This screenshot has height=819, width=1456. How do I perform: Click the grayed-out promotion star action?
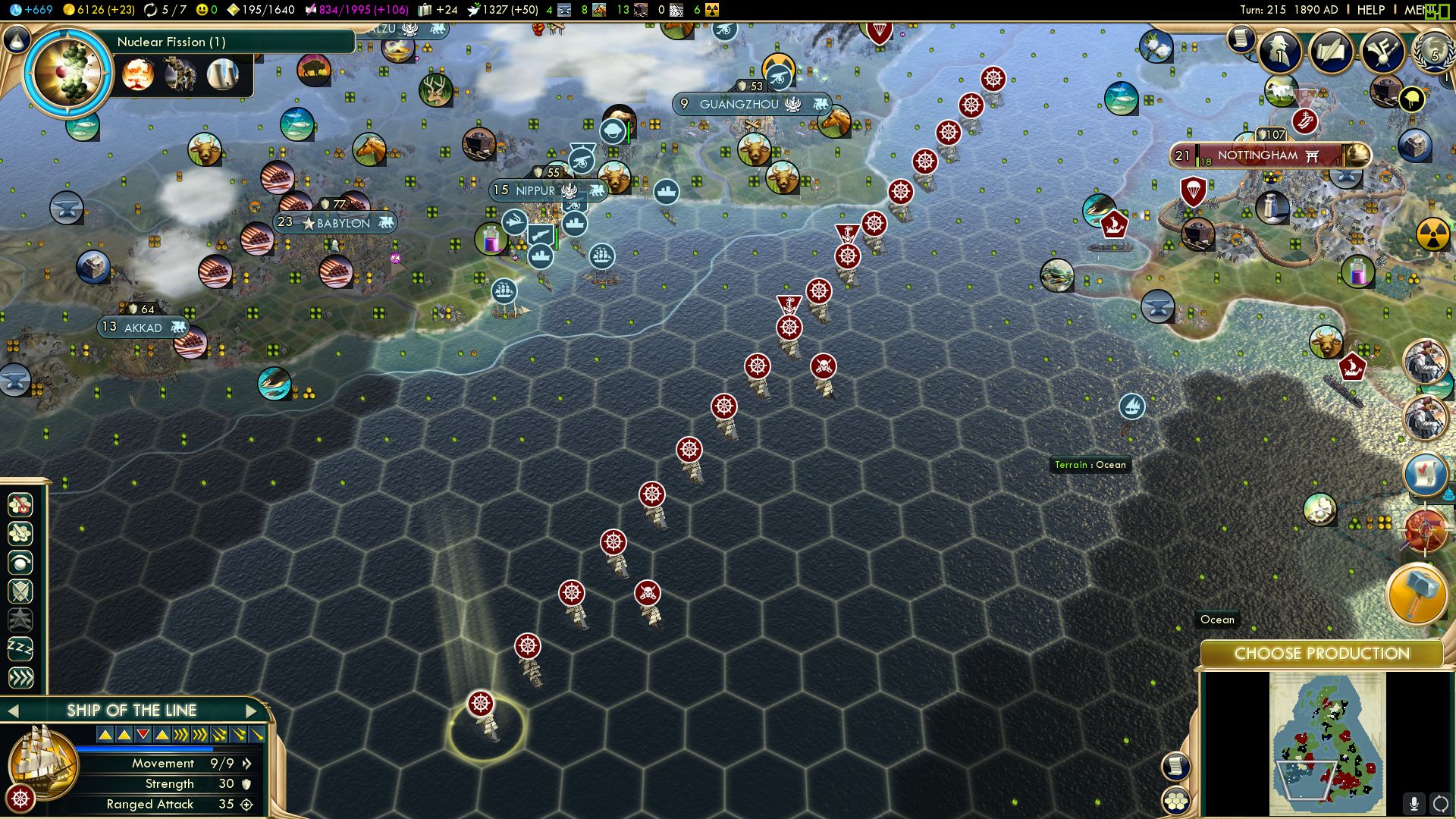coord(19,620)
